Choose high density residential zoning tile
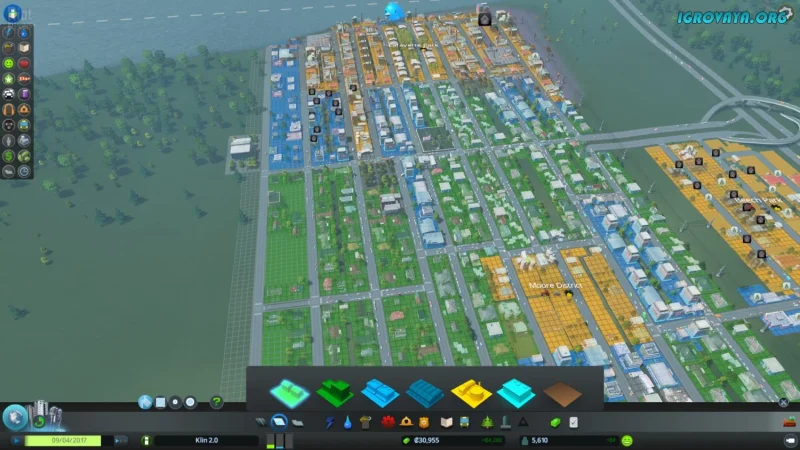 pyautogui.click(x=337, y=390)
